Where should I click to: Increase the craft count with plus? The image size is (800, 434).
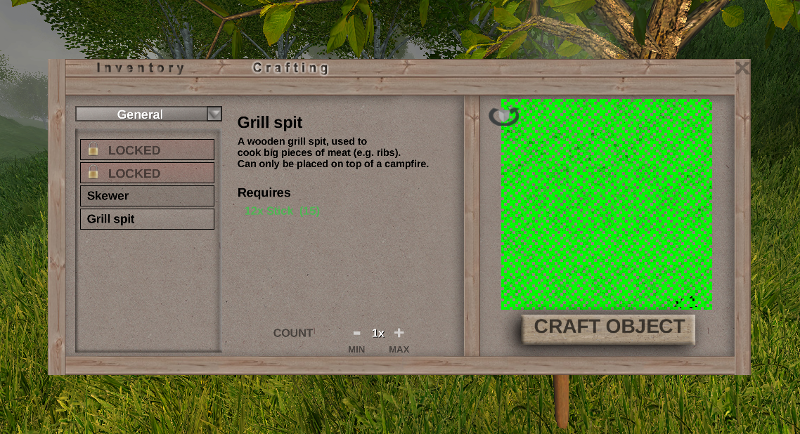[x=399, y=333]
